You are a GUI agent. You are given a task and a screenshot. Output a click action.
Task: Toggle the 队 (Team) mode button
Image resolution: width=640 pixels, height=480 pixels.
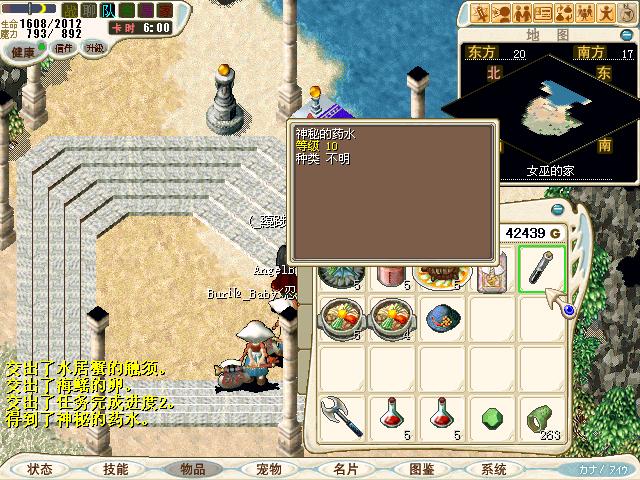[109, 10]
